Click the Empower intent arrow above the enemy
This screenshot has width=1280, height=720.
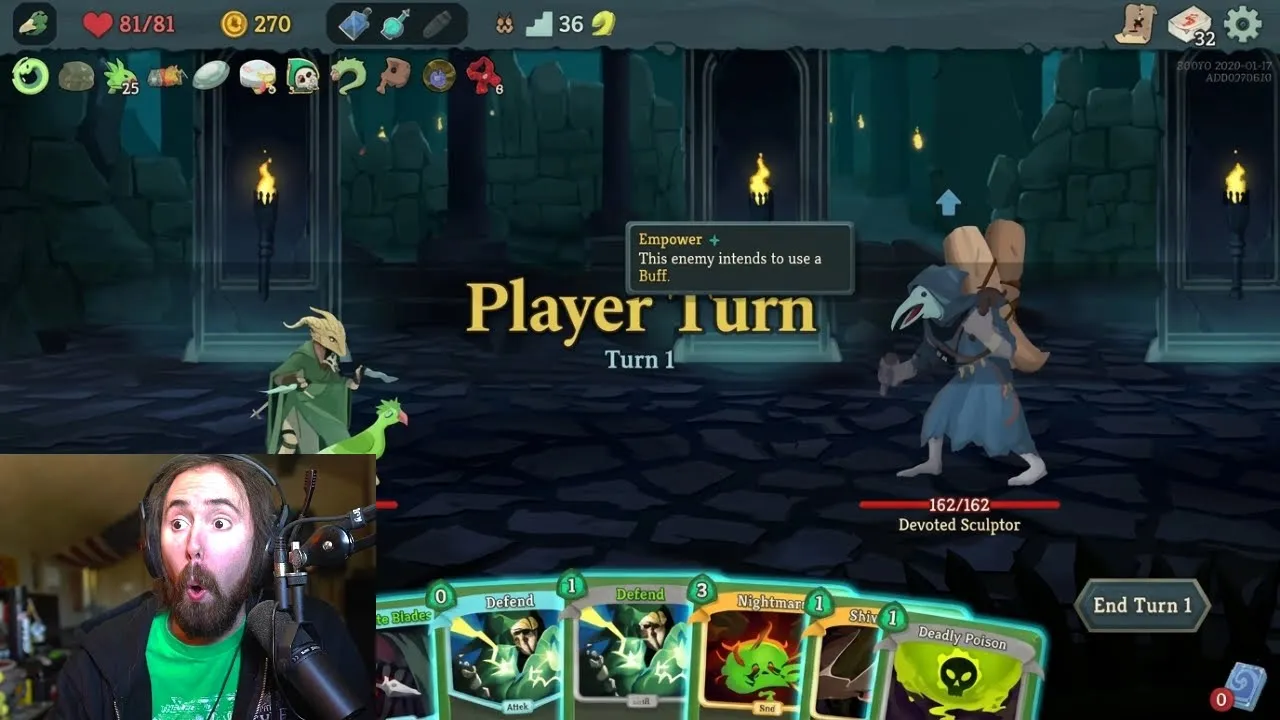(948, 202)
